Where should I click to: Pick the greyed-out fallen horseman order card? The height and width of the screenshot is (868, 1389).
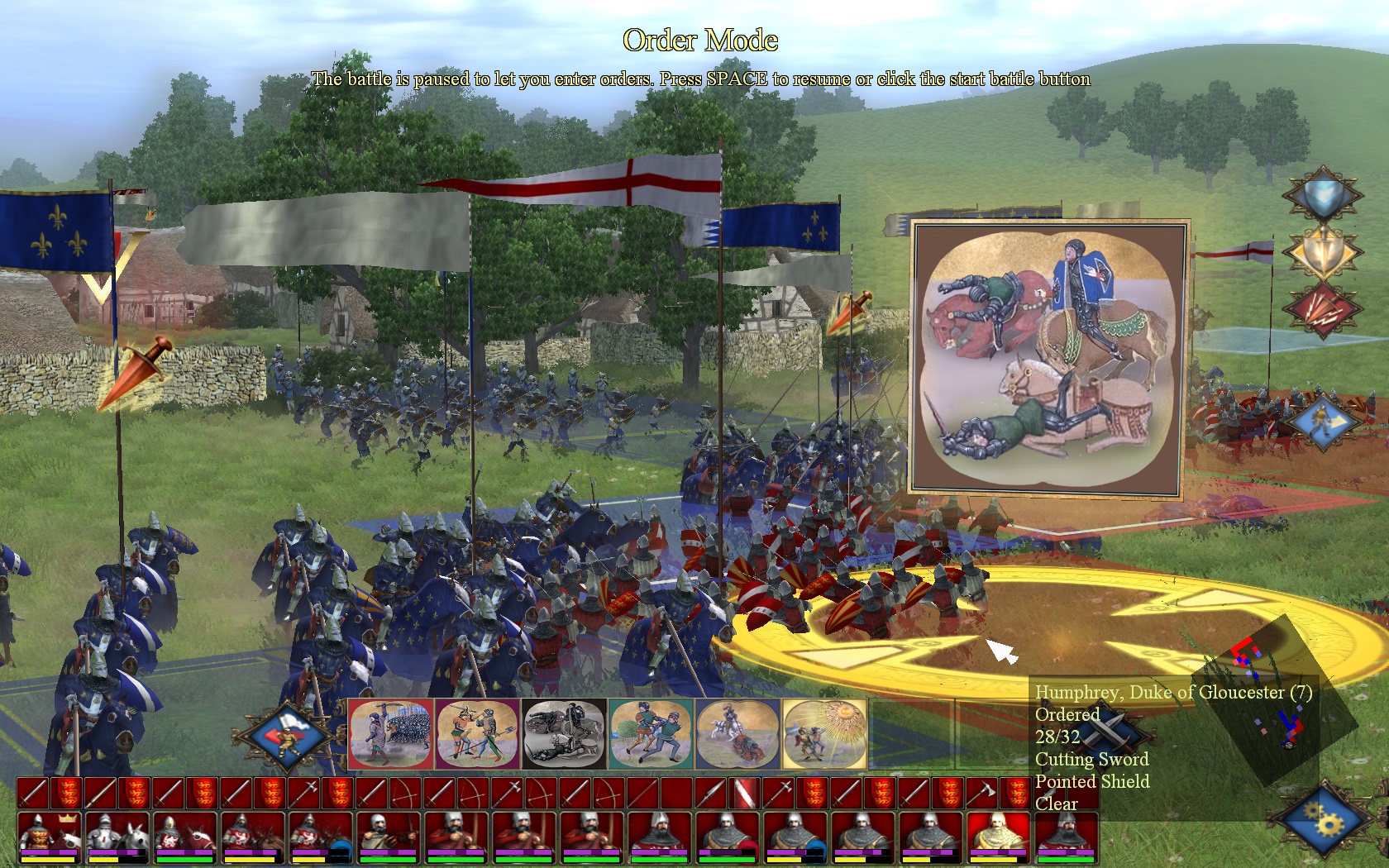coord(564,733)
